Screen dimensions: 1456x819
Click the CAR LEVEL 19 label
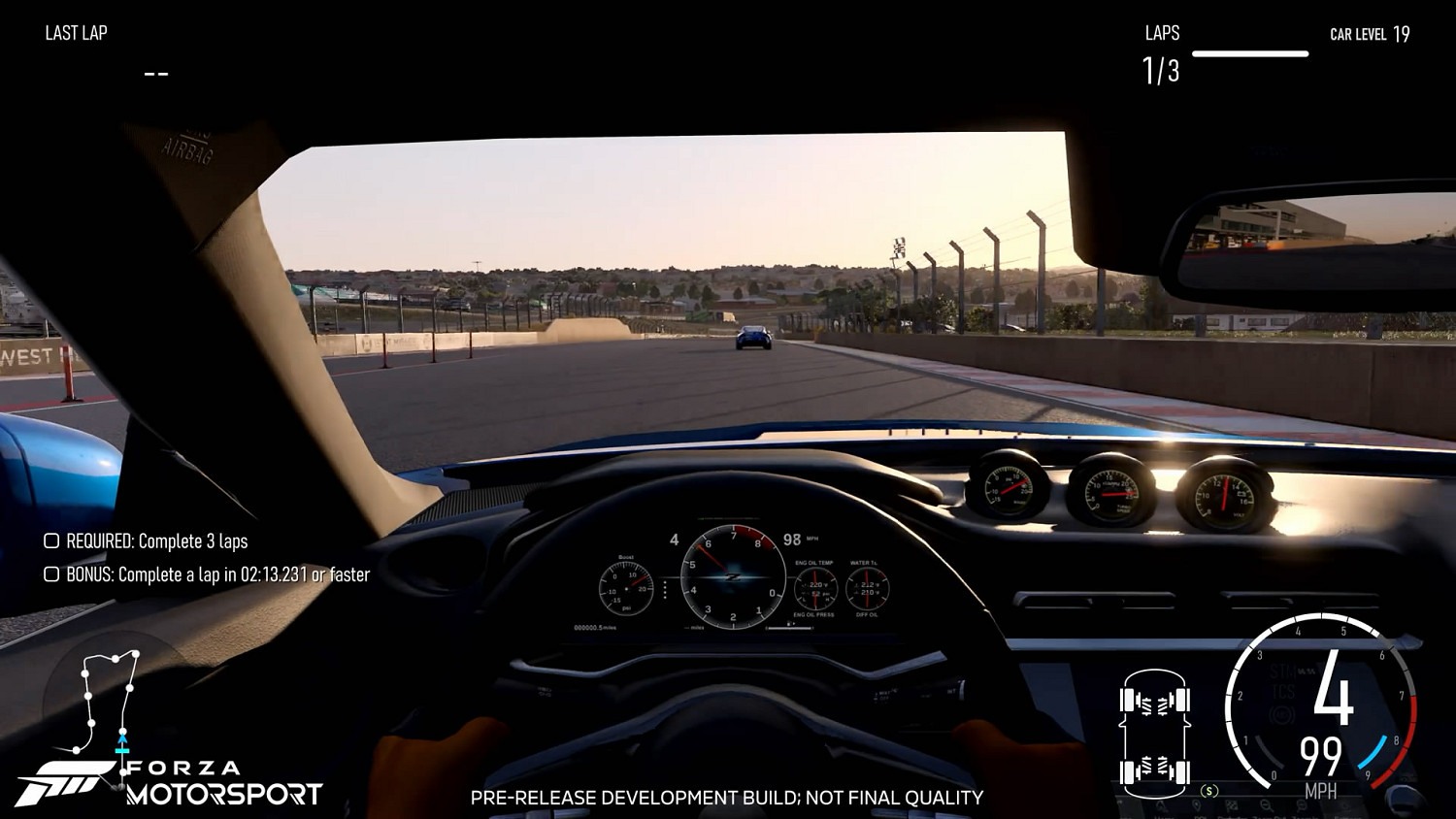1370,33
